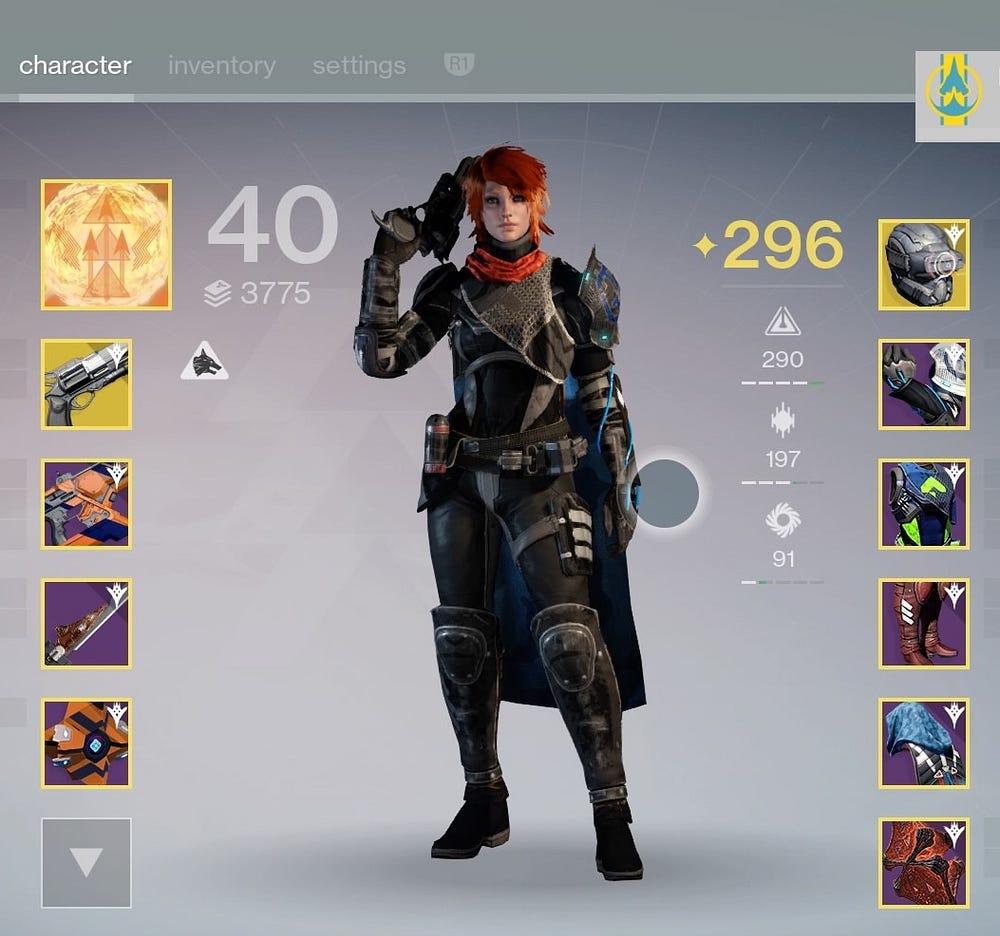
Task: Choose the orange special weapon slot
Action: [x=86, y=504]
